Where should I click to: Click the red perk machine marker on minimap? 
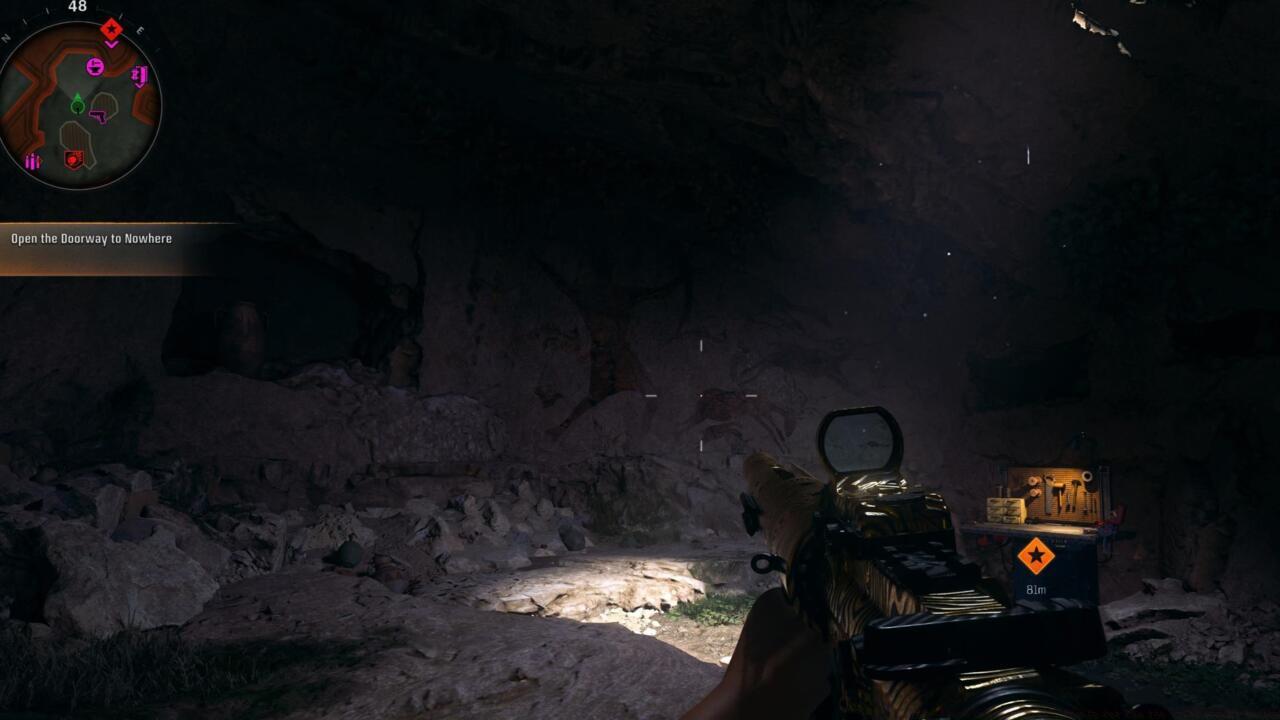click(73, 159)
